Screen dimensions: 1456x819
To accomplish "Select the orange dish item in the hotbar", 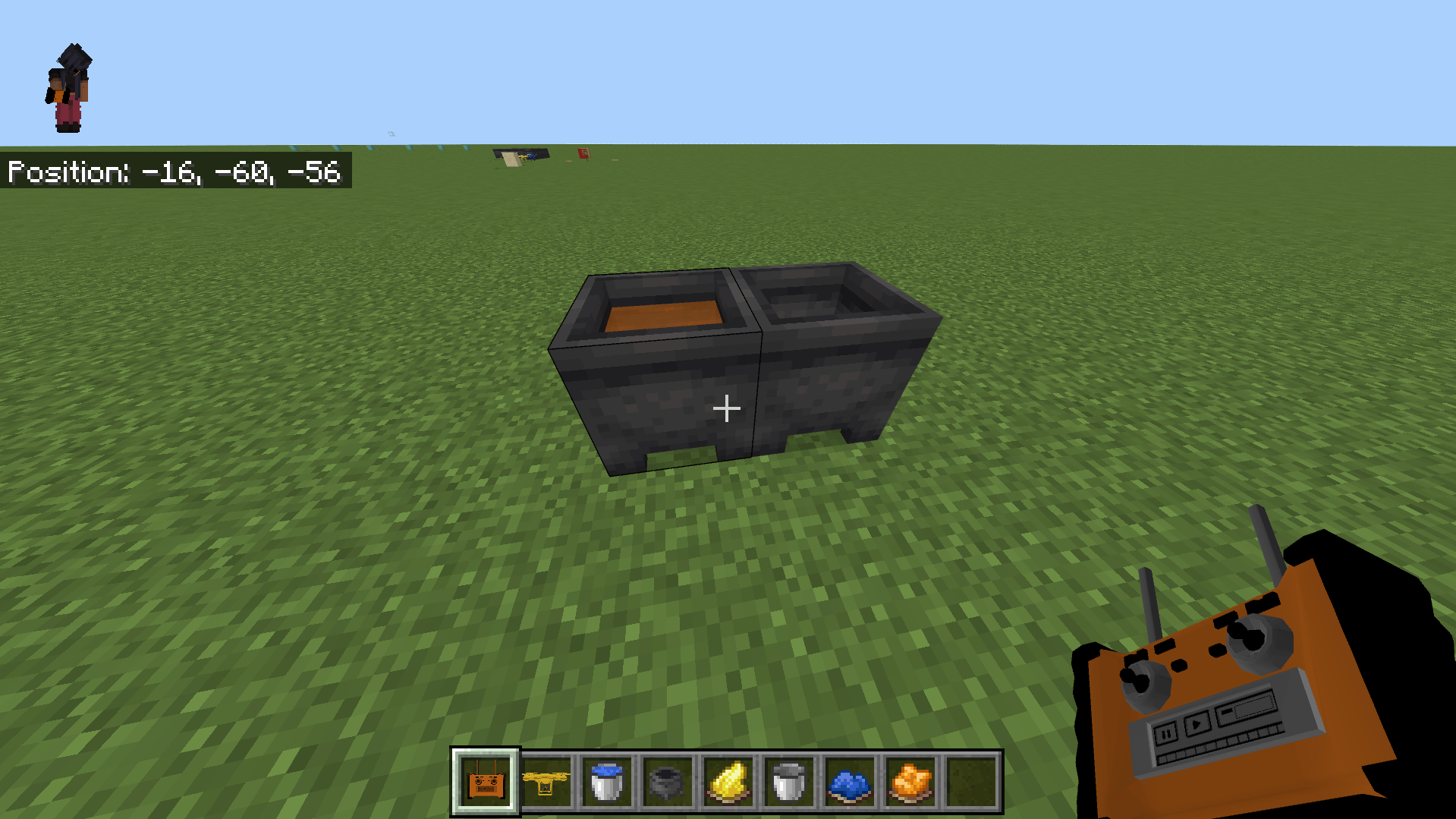I will point(909,783).
